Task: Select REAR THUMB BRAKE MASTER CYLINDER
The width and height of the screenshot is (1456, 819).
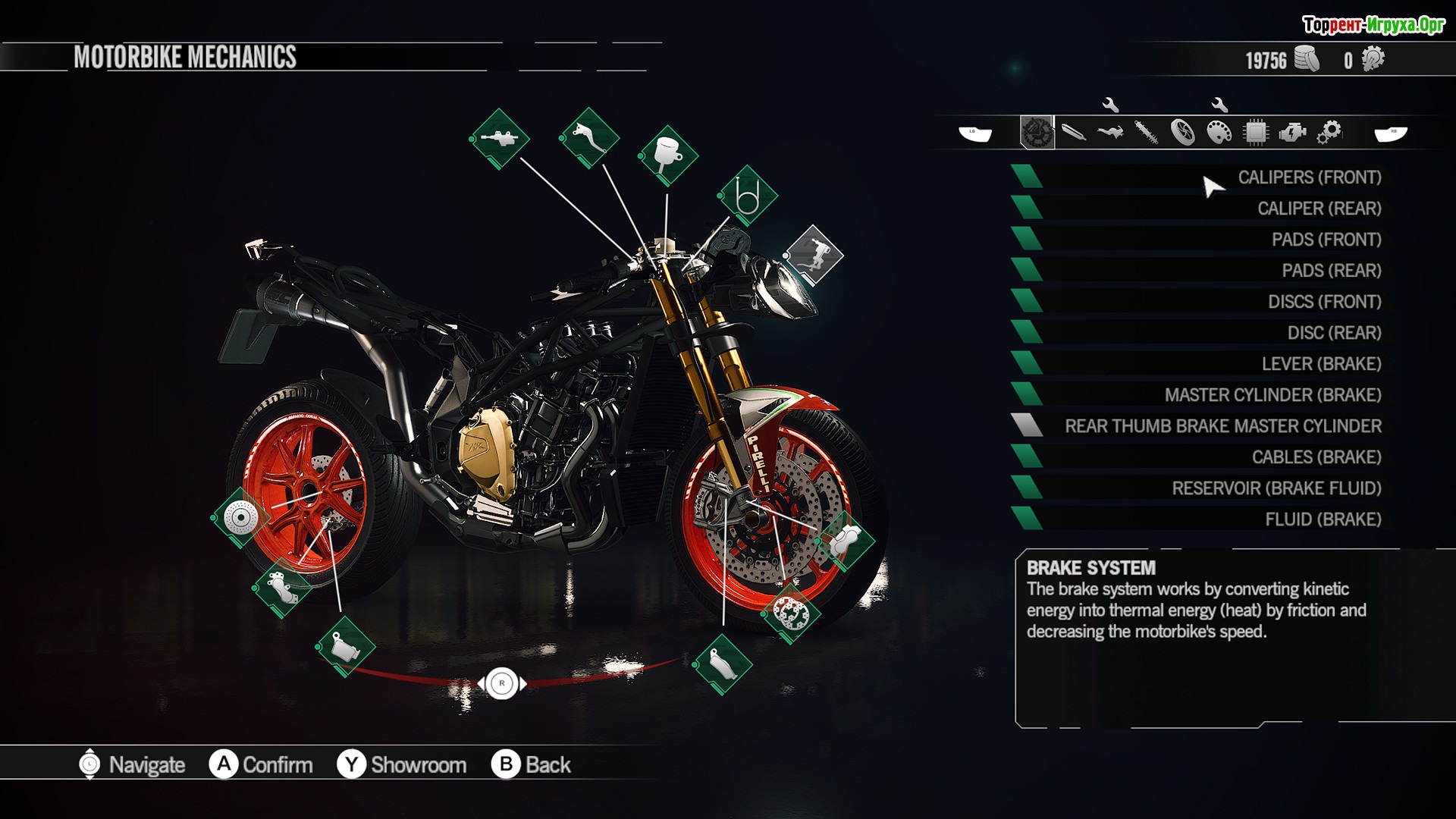Action: click(x=1222, y=426)
